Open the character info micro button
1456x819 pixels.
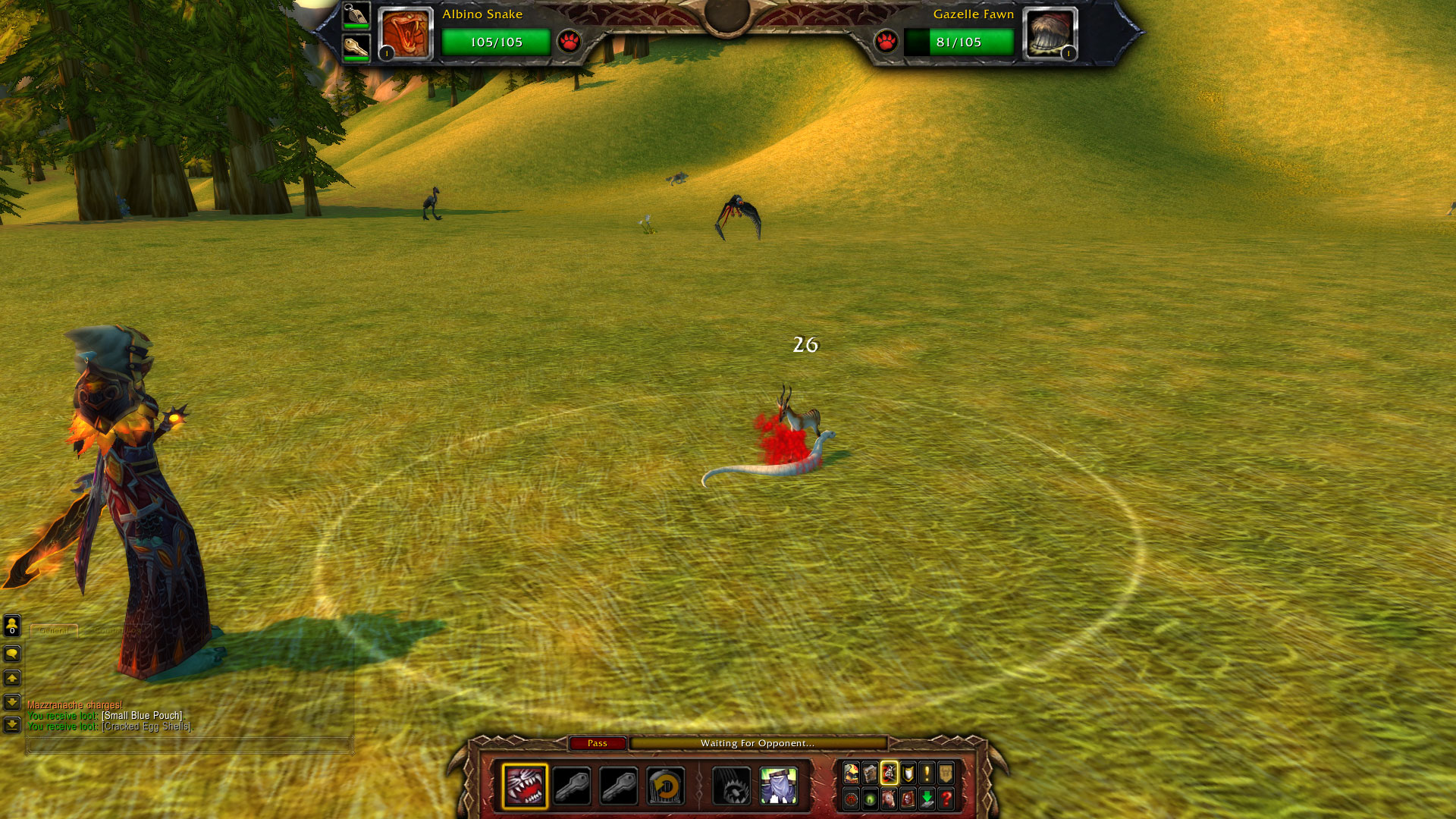[x=852, y=773]
